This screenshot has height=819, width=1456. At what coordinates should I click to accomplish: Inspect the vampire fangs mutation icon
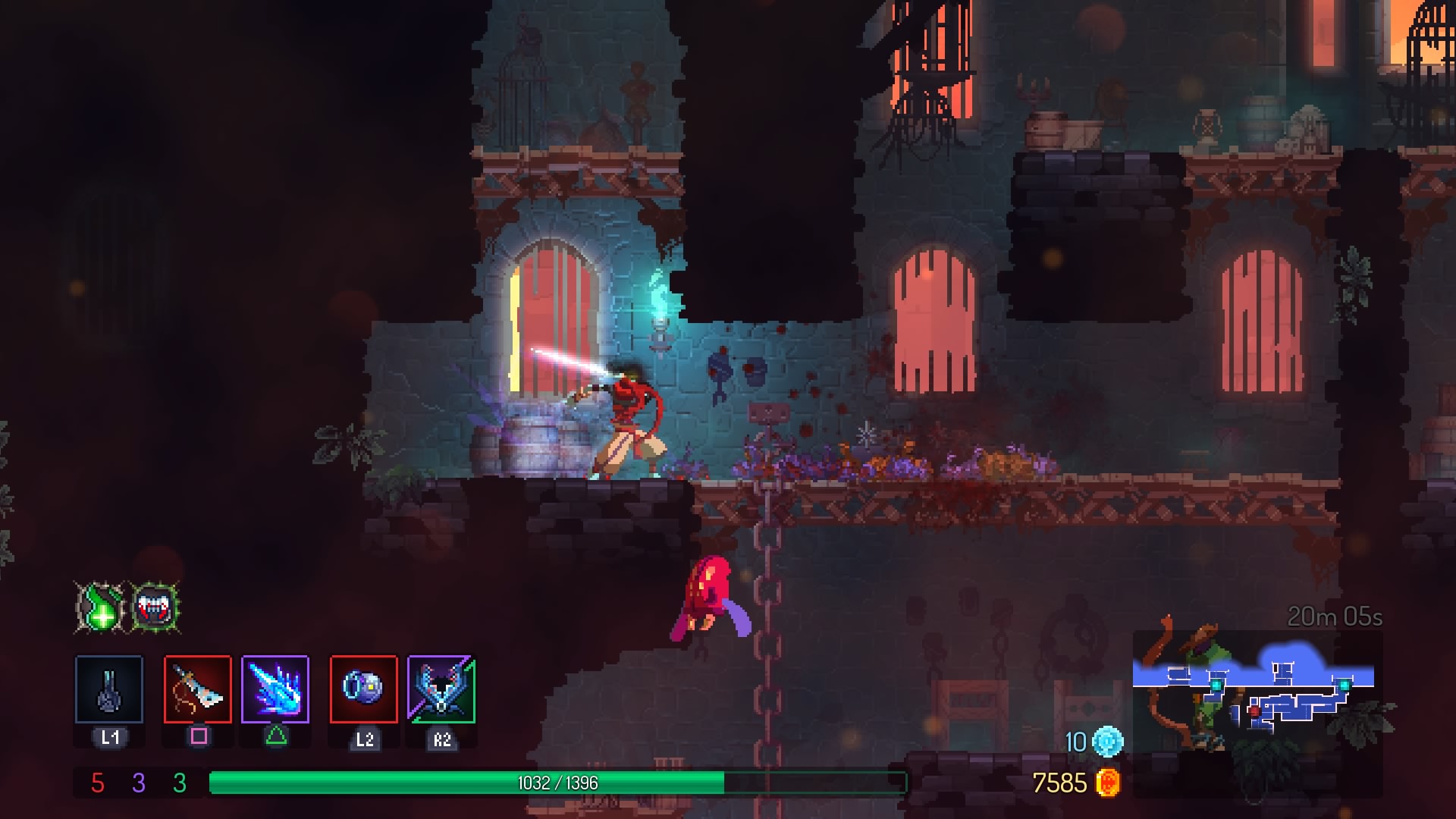pyautogui.click(x=155, y=607)
